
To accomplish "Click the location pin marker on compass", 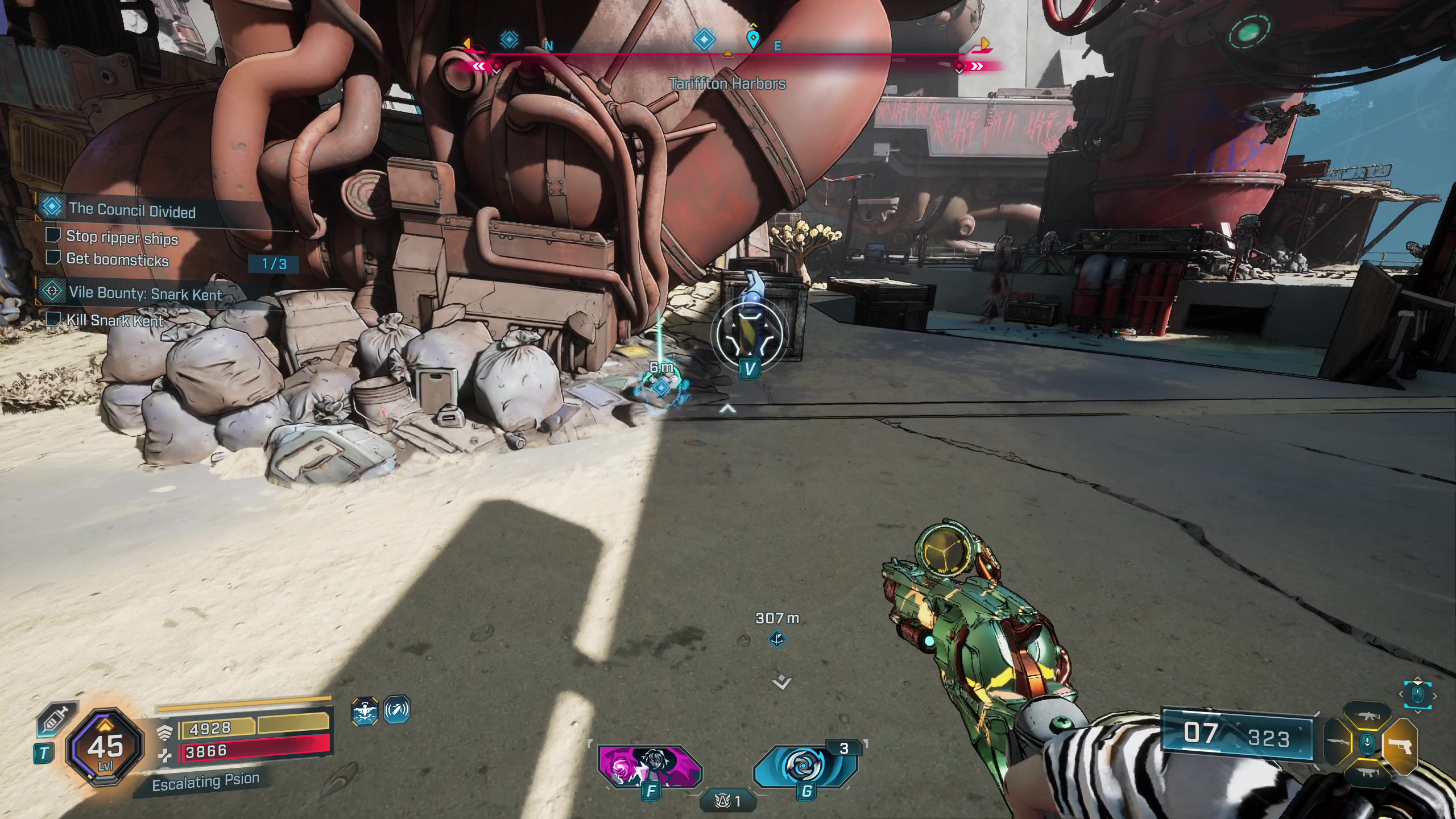I will click(753, 39).
